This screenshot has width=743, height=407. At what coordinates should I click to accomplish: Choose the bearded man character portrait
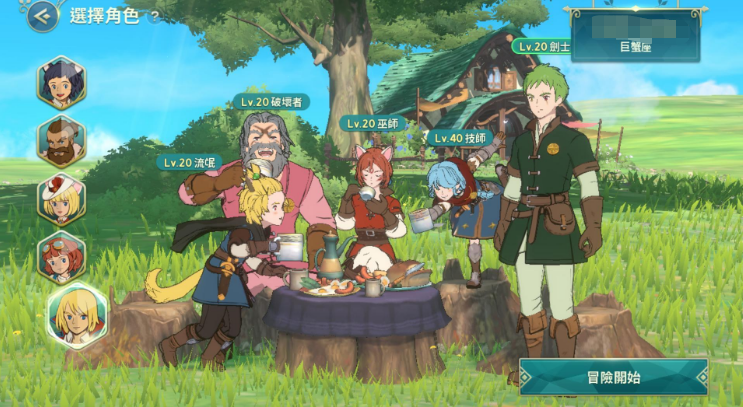point(62,140)
